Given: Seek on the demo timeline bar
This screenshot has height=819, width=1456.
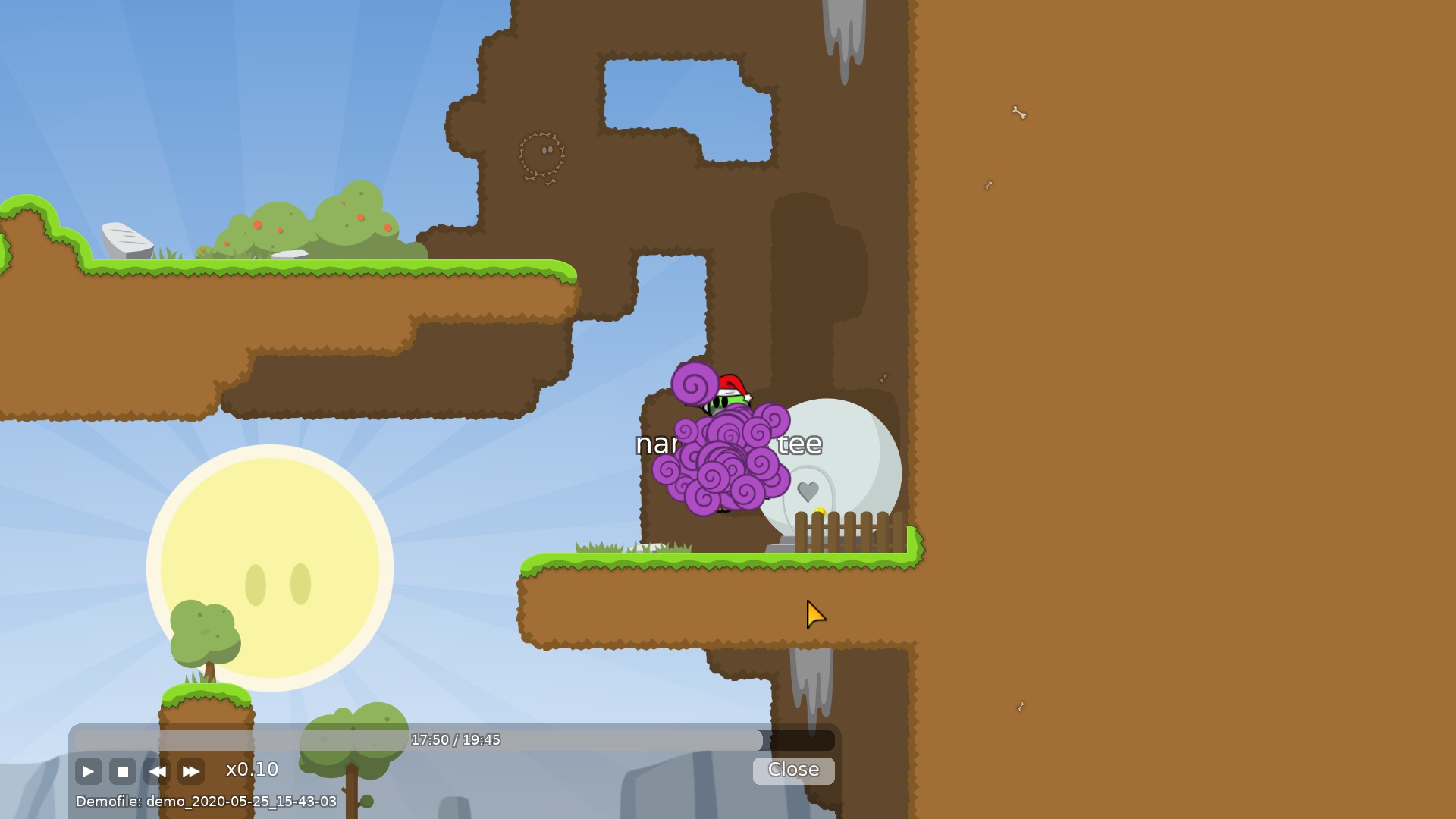Looking at the screenshot, I should pyautogui.click(x=455, y=740).
